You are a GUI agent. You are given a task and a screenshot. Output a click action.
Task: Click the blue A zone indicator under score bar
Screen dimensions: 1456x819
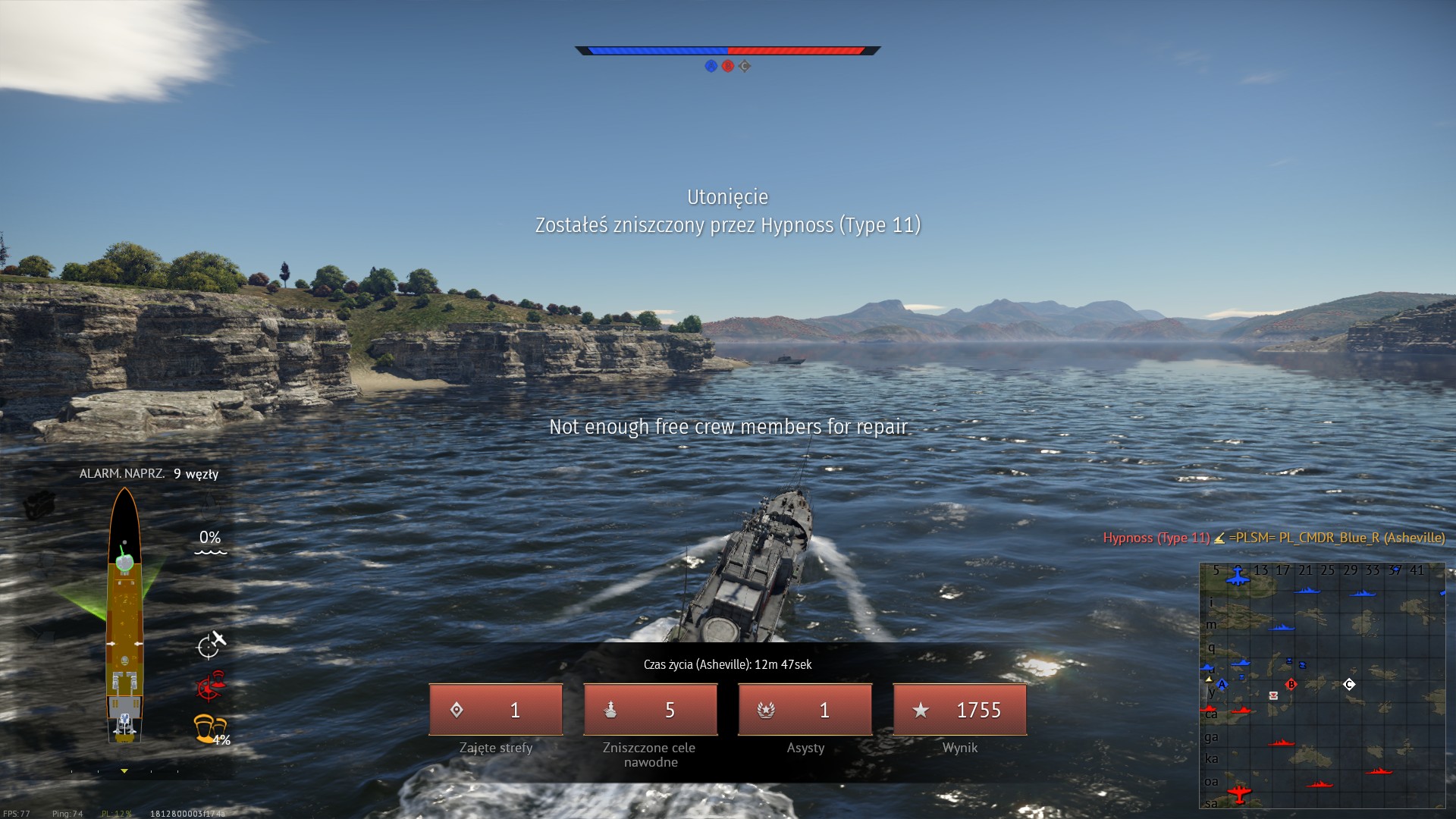711,66
